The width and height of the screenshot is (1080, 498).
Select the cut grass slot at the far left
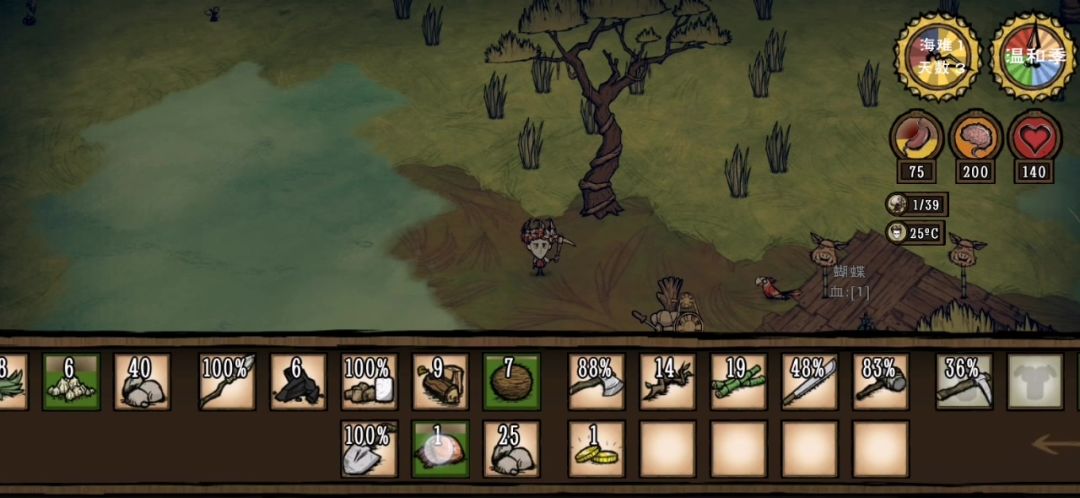coord(10,381)
